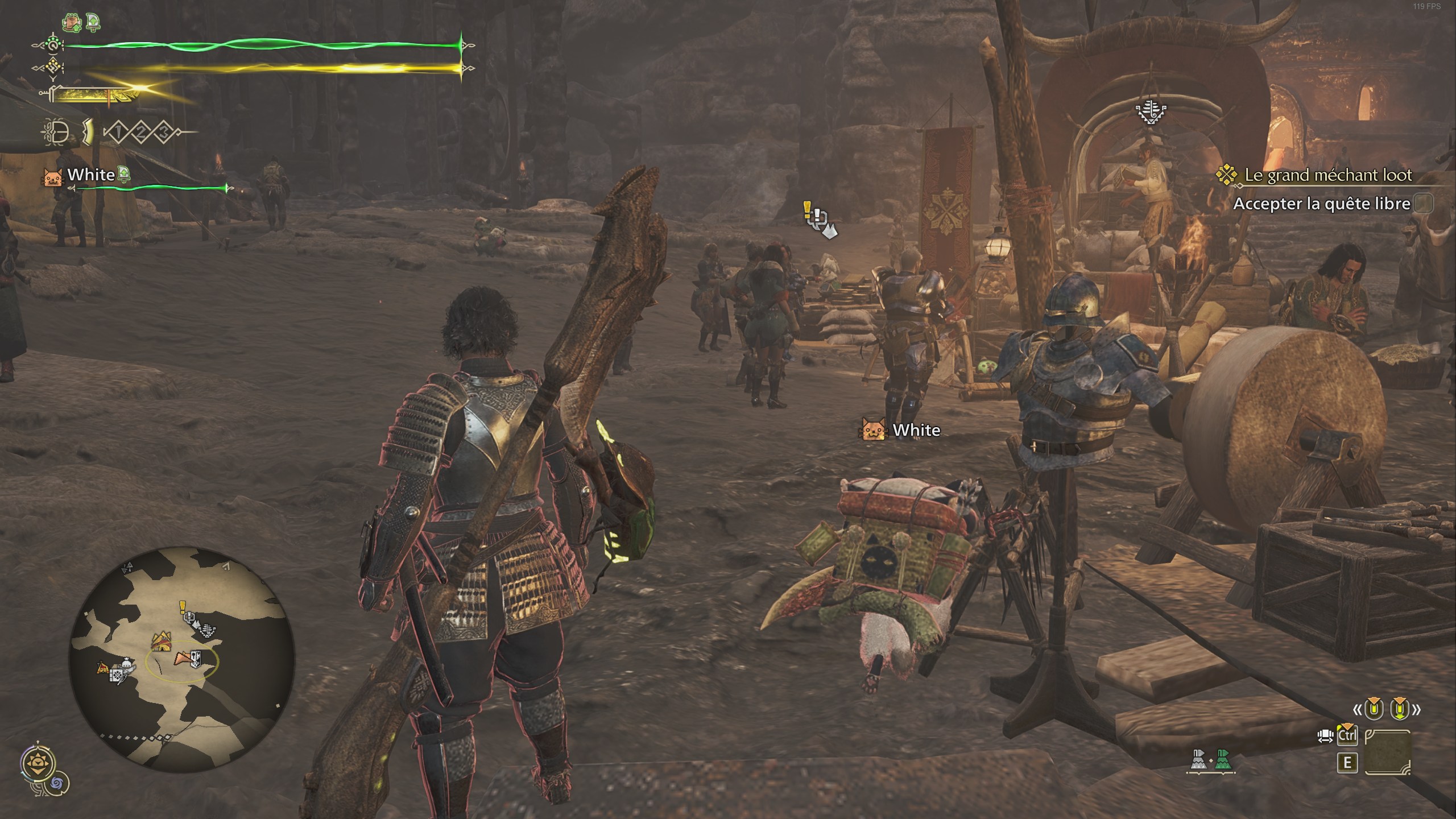Image resolution: width=1456 pixels, height=819 pixels.
Task: Click the meal buff icon top-left
Action: tap(72, 22)
